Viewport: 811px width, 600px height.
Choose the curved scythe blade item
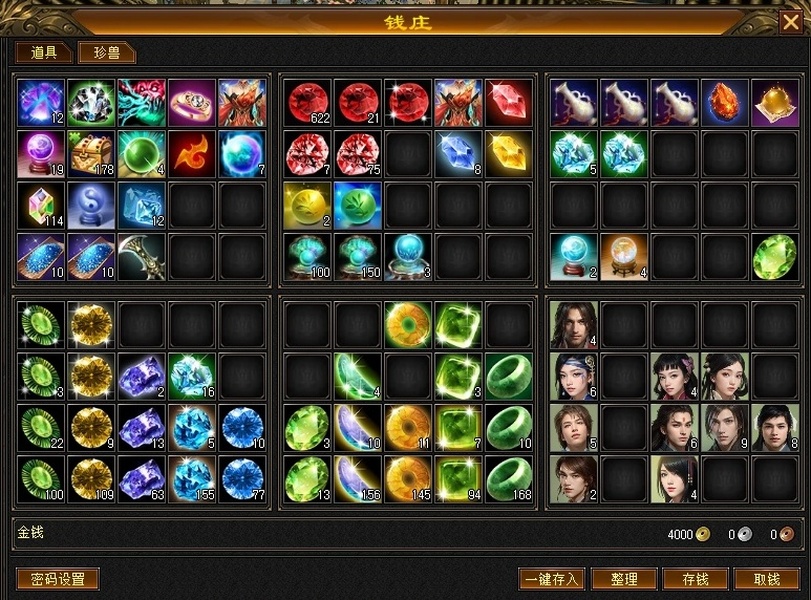(x=142, y=256)
